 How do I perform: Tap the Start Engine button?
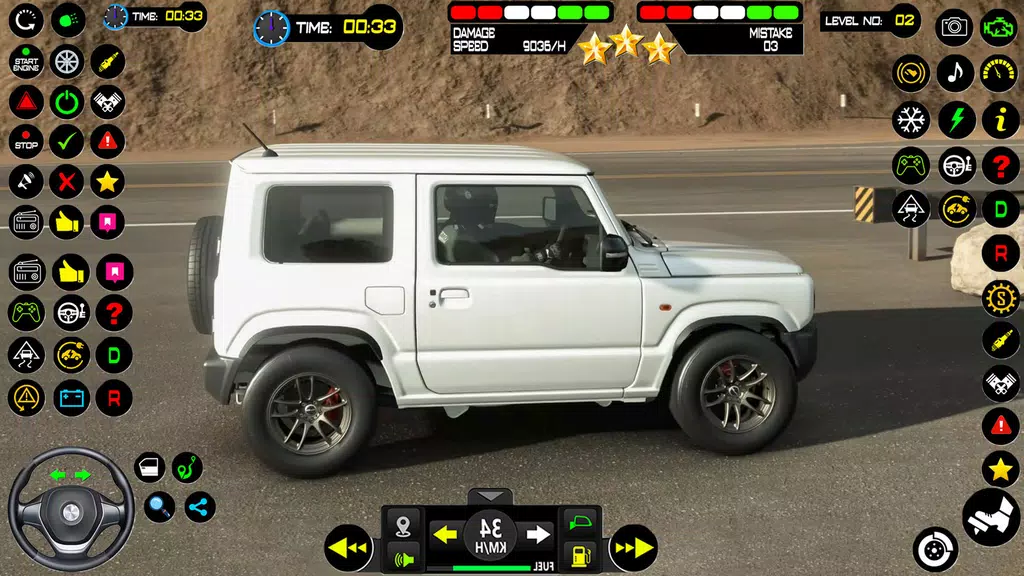26,63
